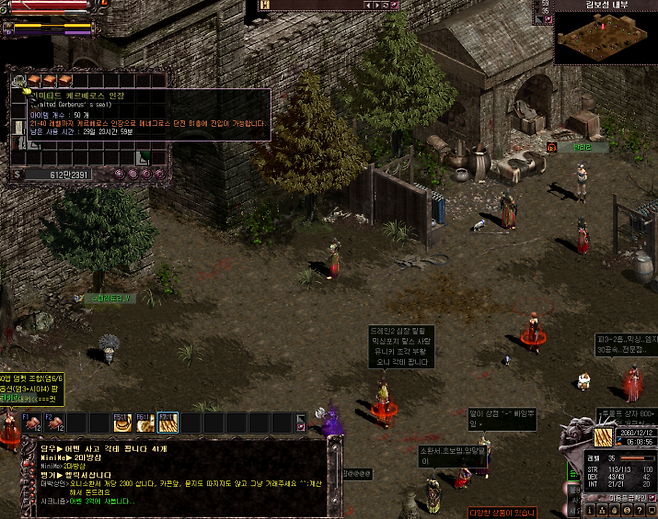Image resolution: width=658 pixels, height=519 pixels.
Task: Activate the F6 hotbar skill slot
Action: (145, 423)
